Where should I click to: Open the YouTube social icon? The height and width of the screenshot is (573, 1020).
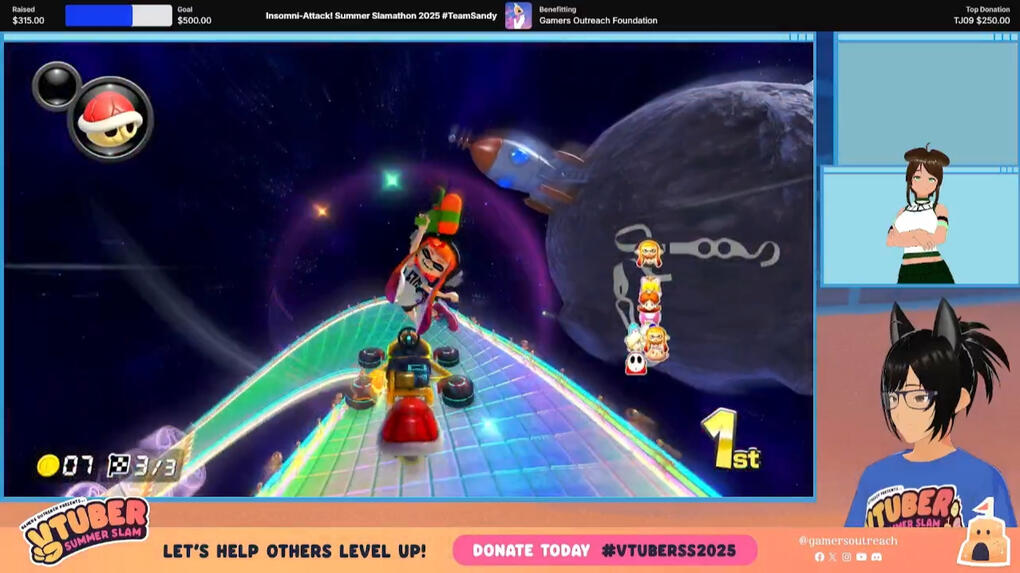[861, 557]
